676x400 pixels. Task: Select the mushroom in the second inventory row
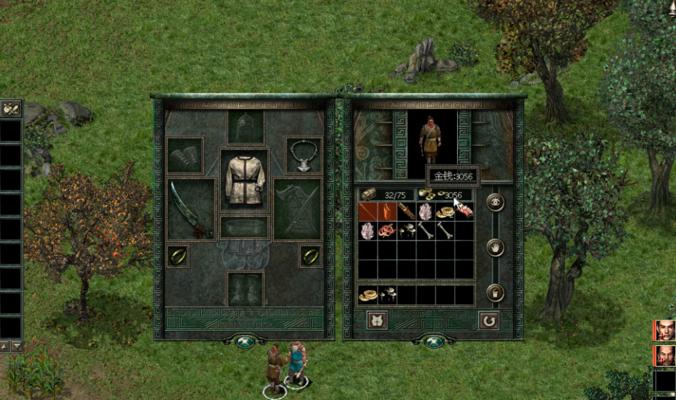coord(408,231)
